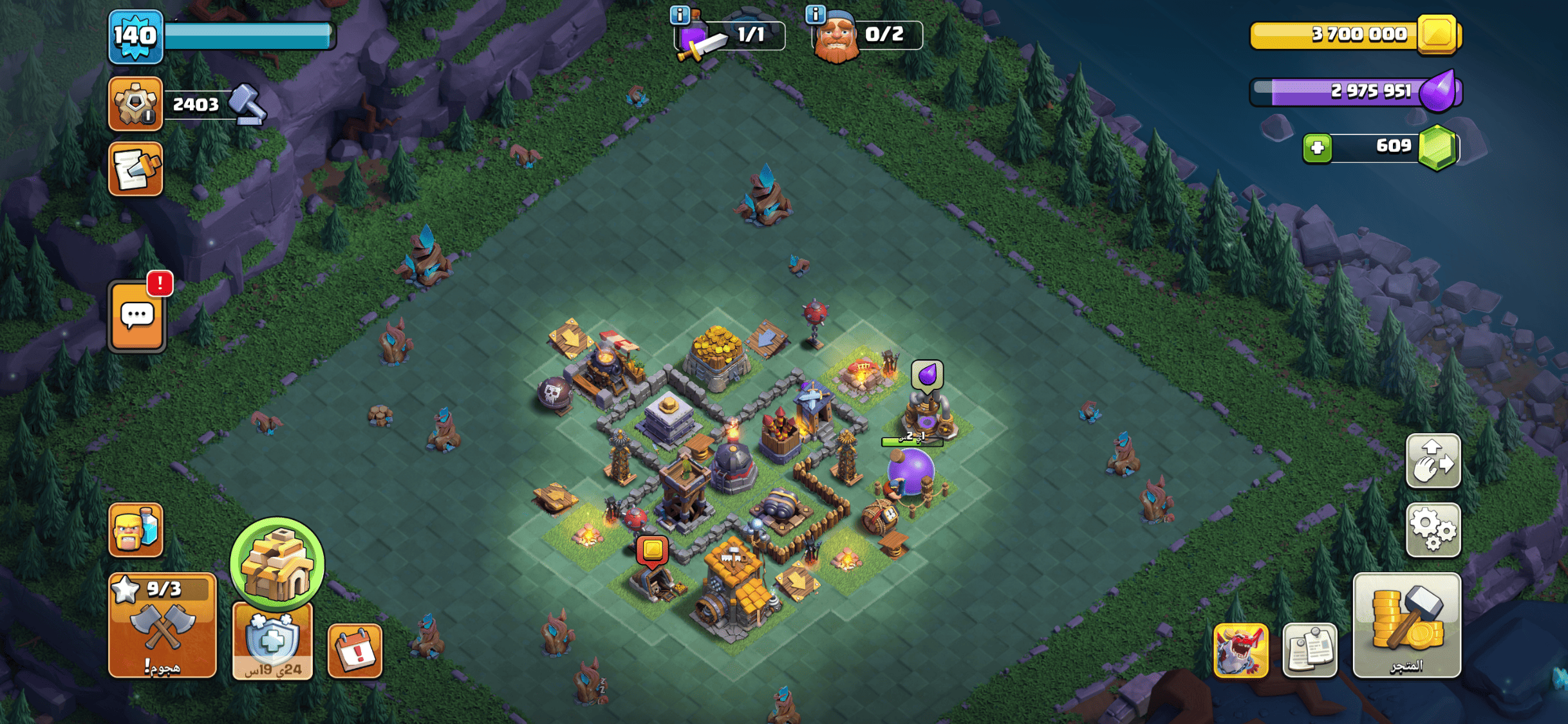The image size is (1568, 724).
Task: Open the barbarian and elixir troop button
Action: pos(136,530)
